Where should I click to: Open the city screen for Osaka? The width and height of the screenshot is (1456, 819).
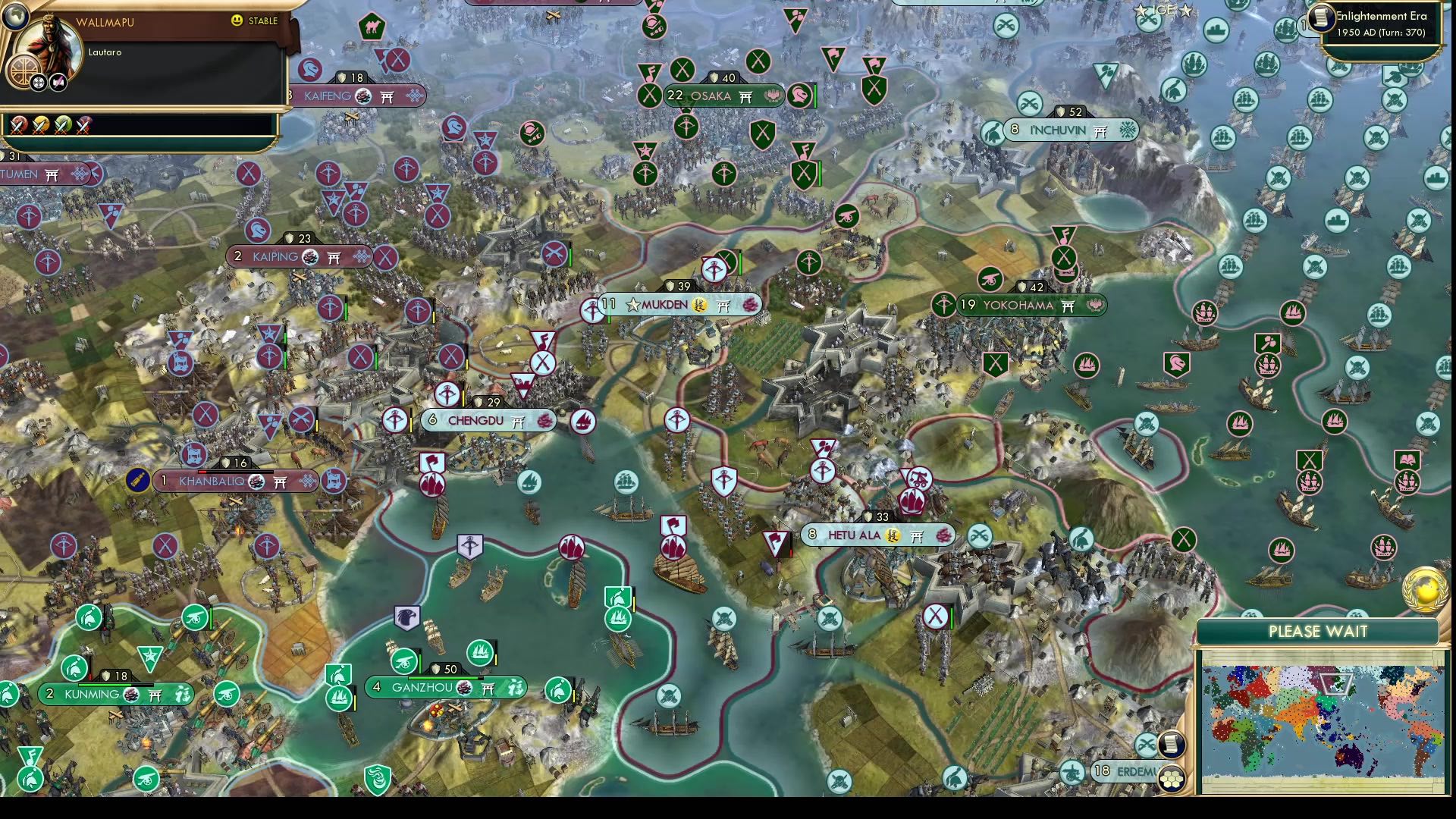tap(711, 96)
